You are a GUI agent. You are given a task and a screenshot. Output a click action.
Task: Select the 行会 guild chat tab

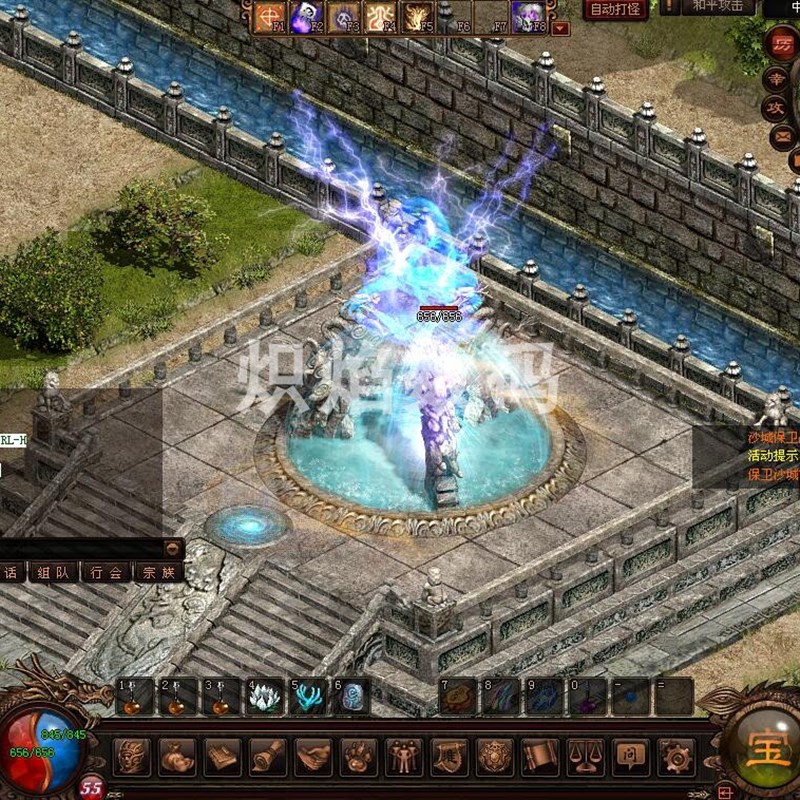pos(107,573)
